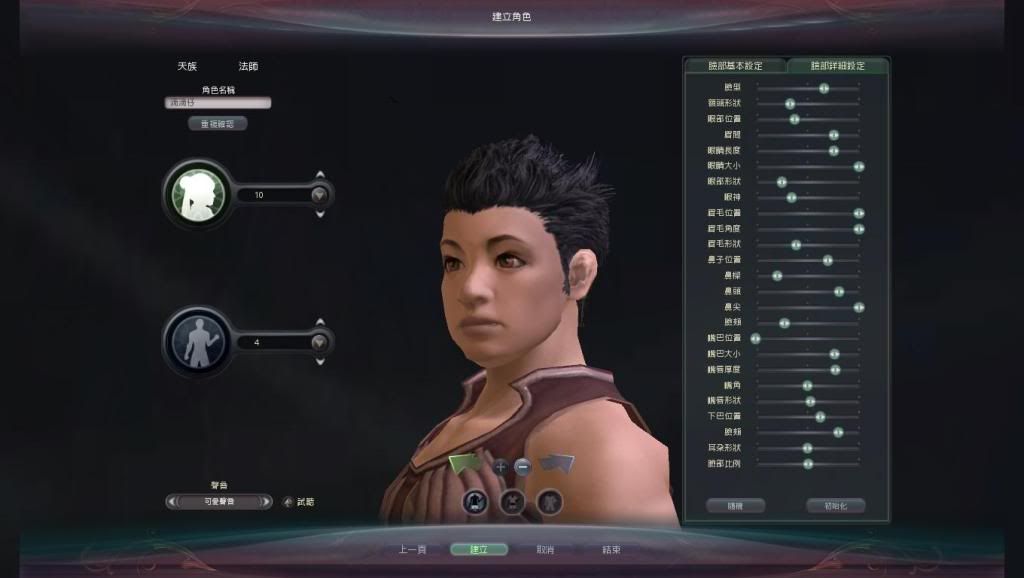Zoom in with the plus button
Viewport: 1024px width, 578px height.
pos(501,466)
